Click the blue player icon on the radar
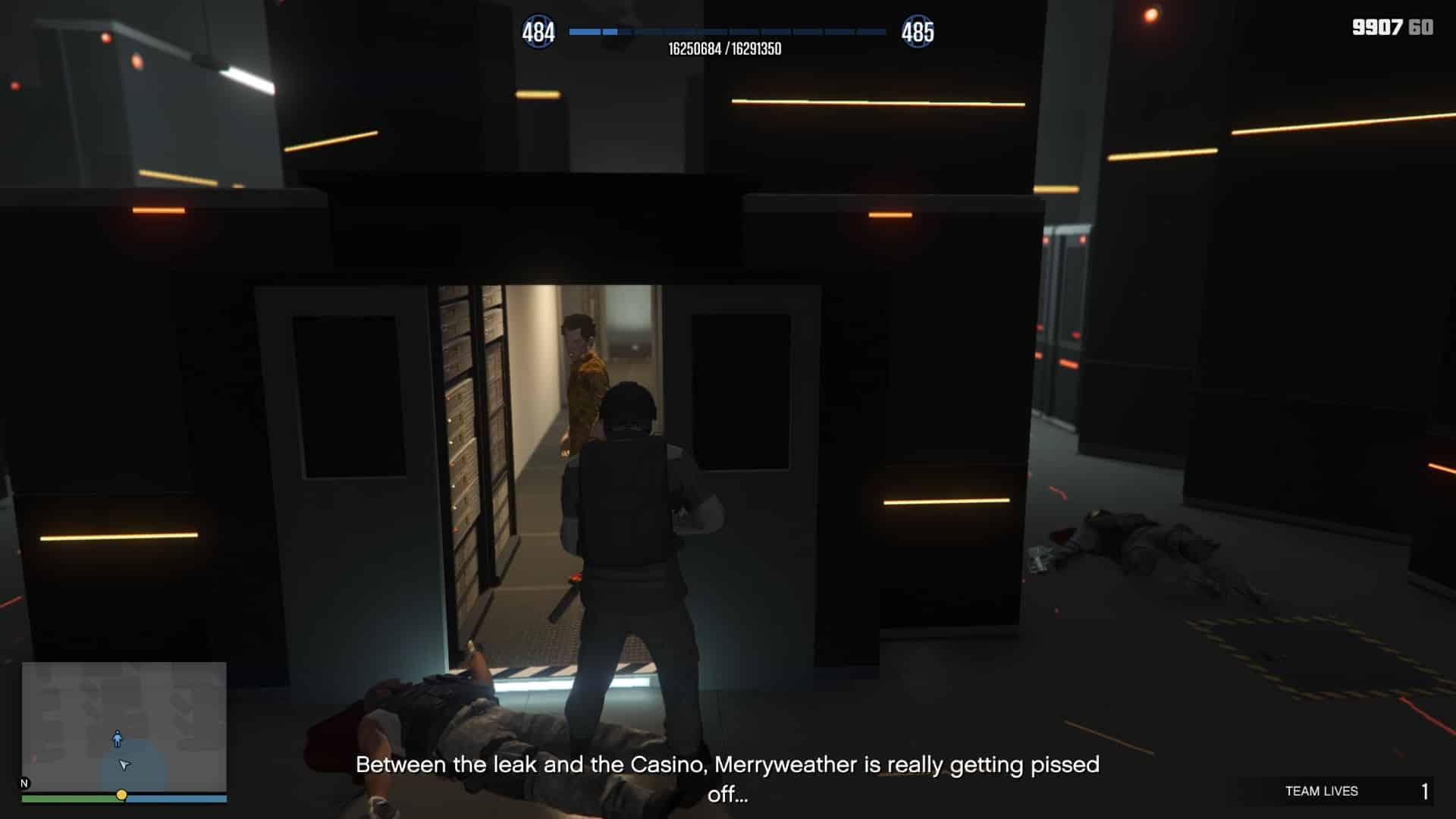This screenshot has width=1456, height=819. pos(118,739)
